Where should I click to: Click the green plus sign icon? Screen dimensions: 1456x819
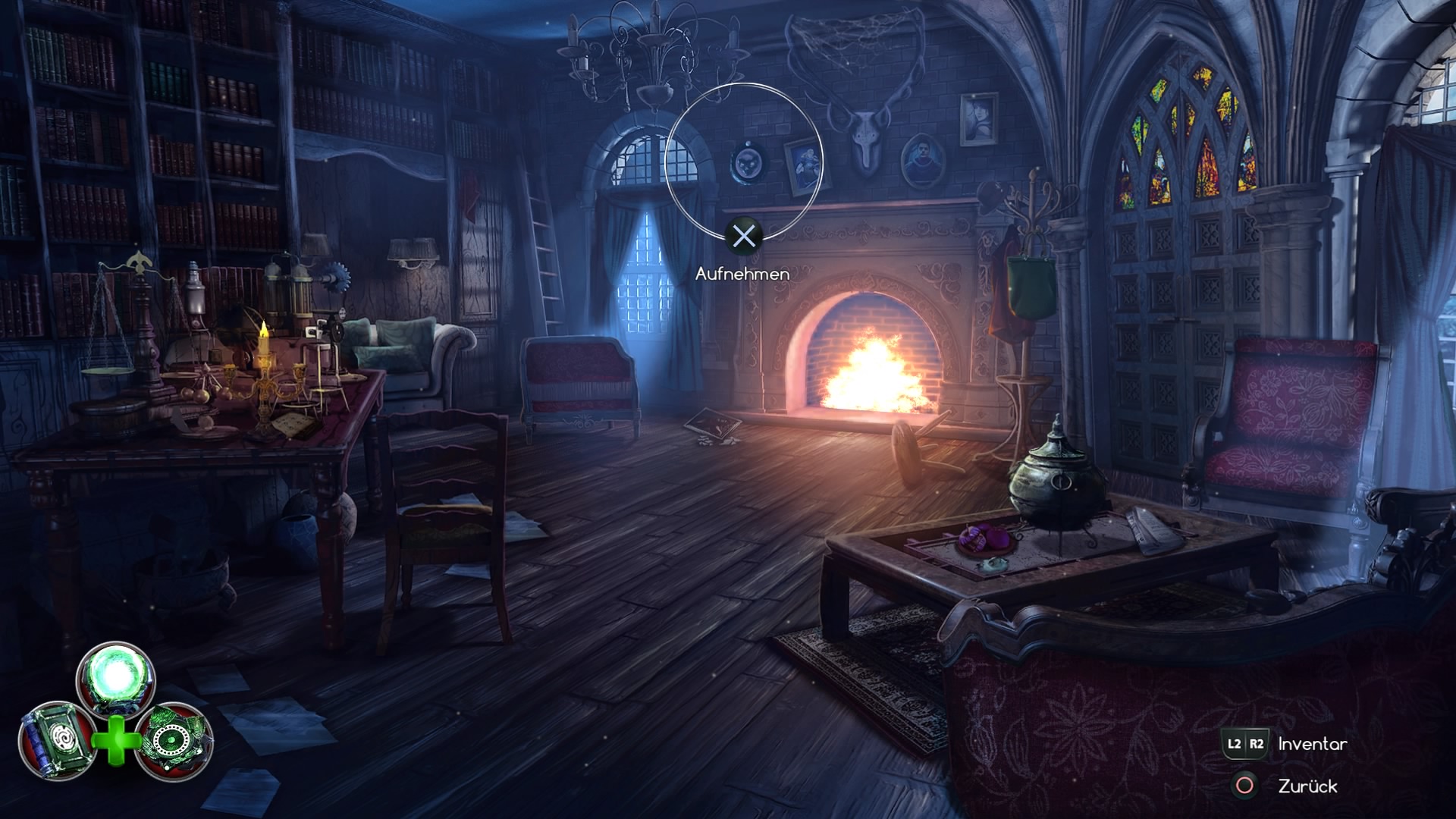116,739
